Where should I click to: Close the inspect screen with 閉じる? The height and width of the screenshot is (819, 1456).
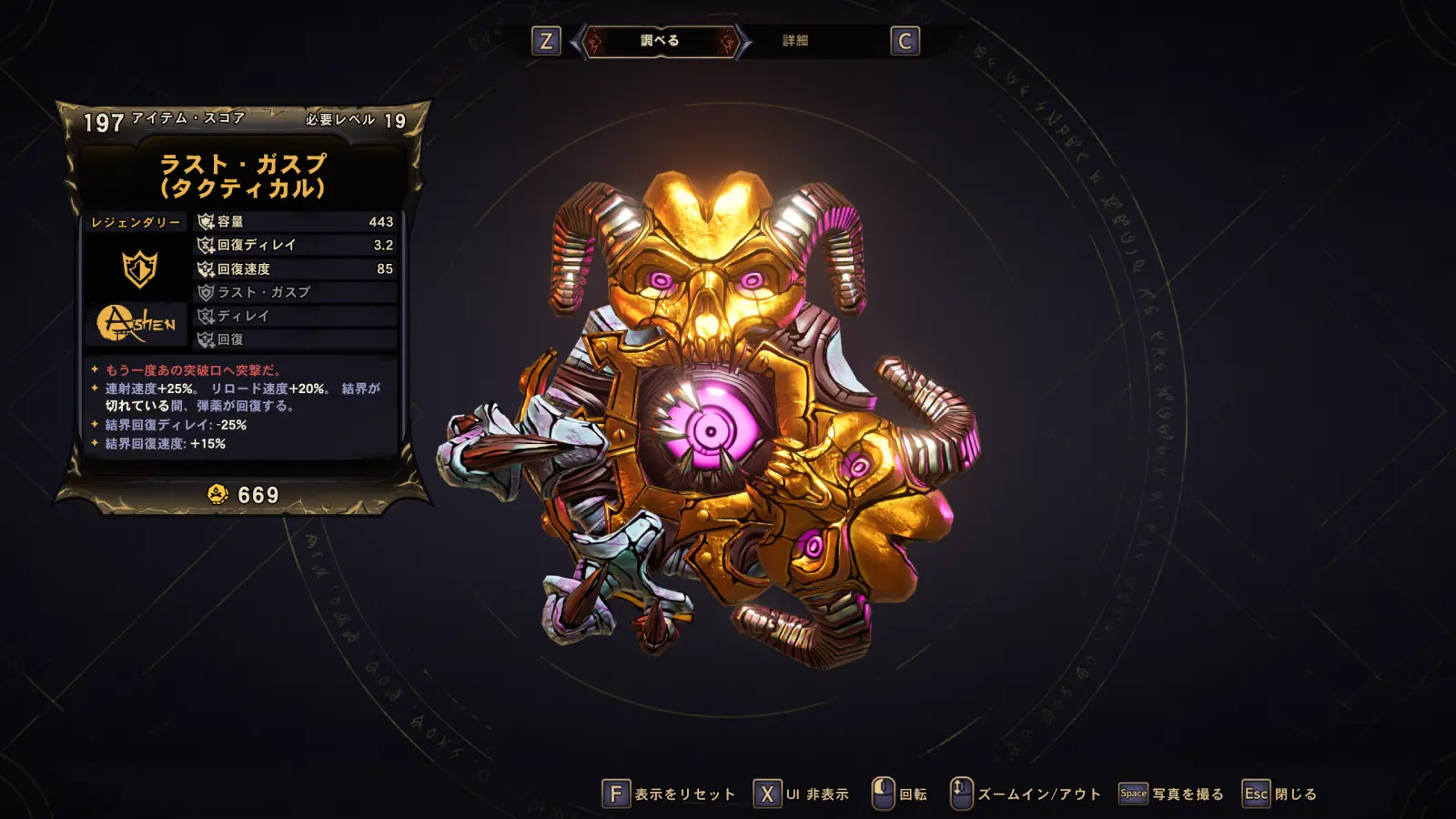(1280, 794)
